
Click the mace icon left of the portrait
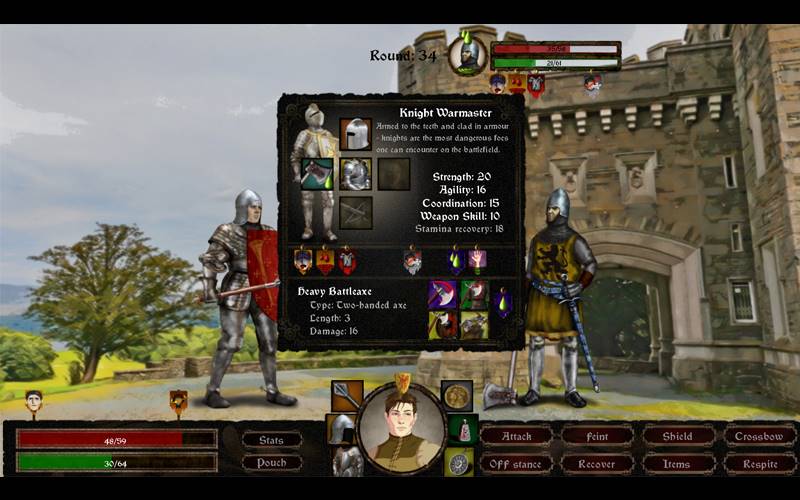pyautogui.click(x=346, y=396)
